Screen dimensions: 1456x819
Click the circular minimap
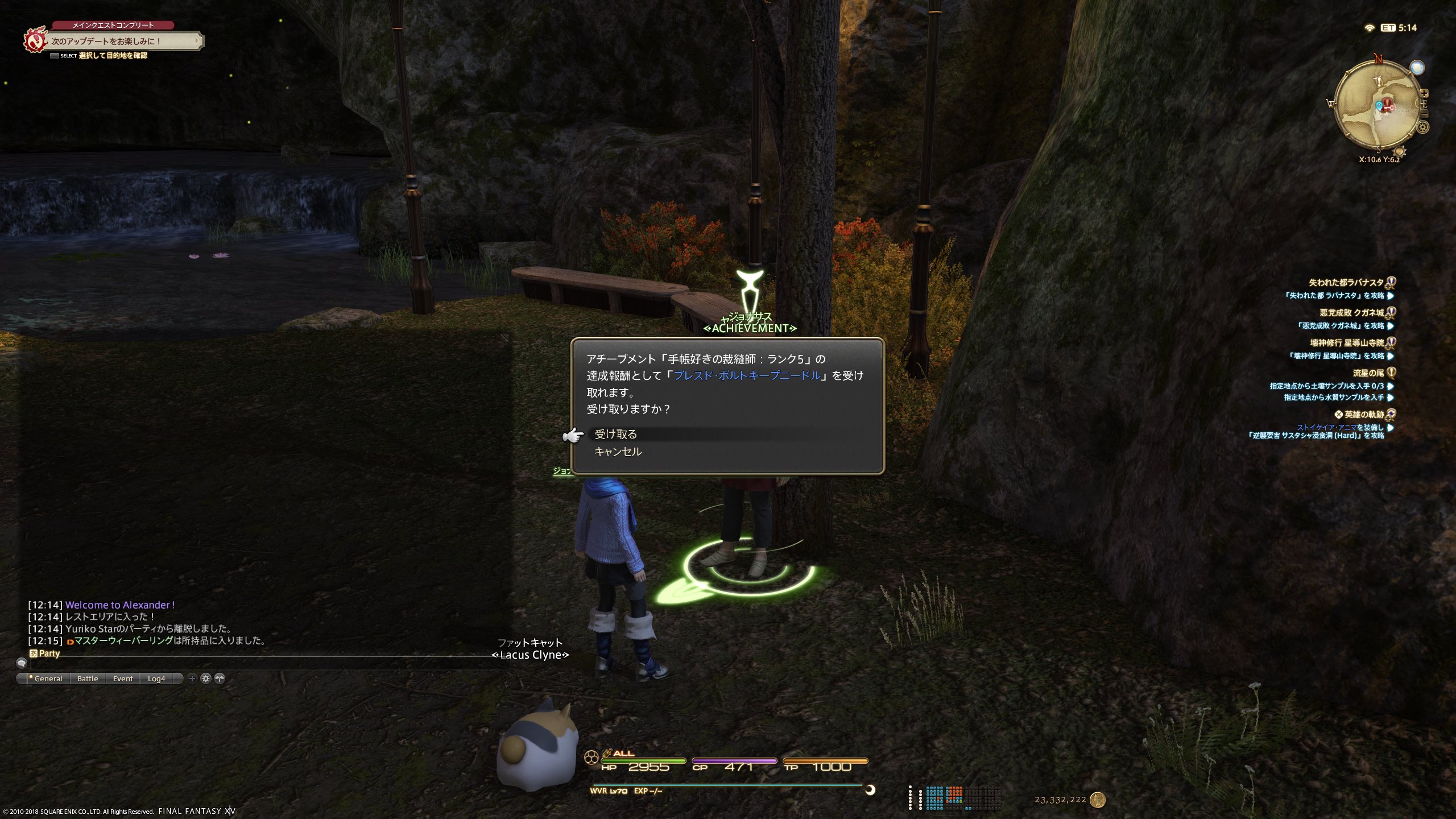pyautogui.click(x=1378, y=104)
